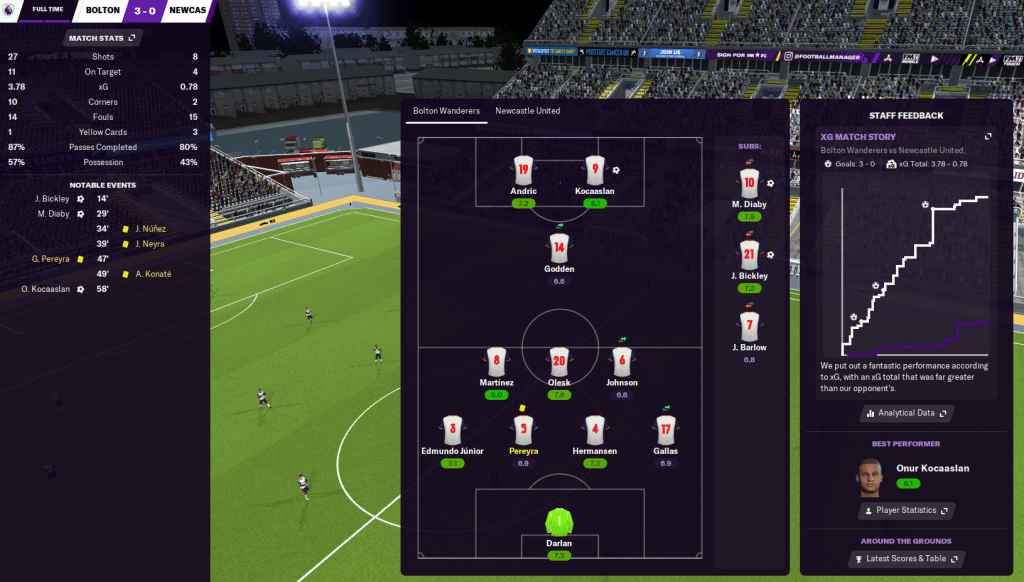
Task: Select goalkeeper Darlan's green shirt
Action: (559, 522)
